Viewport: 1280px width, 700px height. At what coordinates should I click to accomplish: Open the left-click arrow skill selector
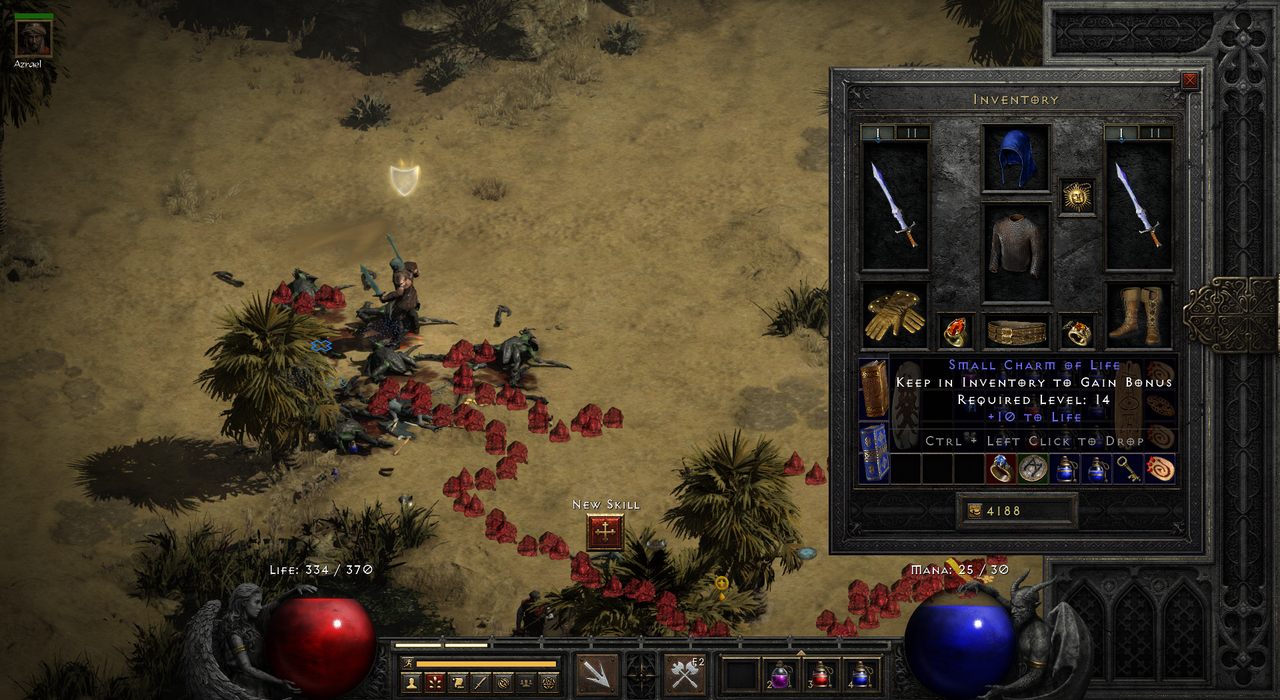(x=598, y=673)
